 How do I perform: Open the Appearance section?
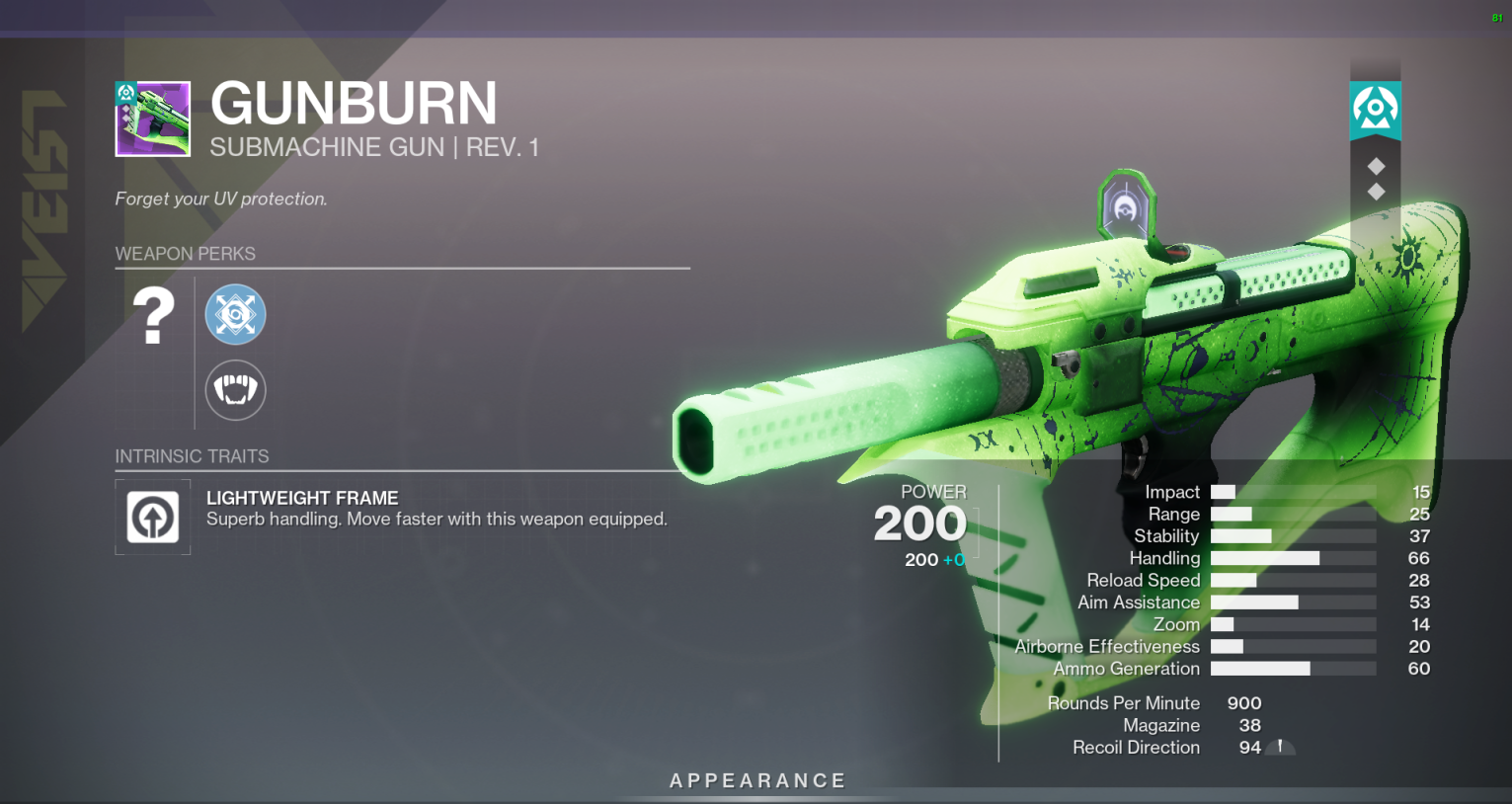(757, 781)
